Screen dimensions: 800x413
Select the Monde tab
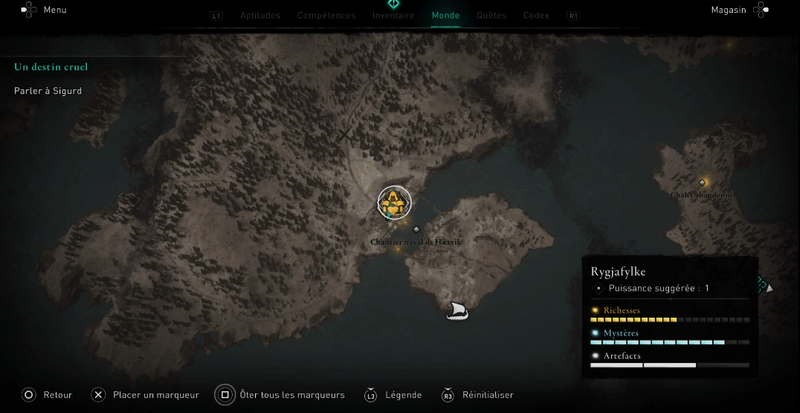[445, 16]
